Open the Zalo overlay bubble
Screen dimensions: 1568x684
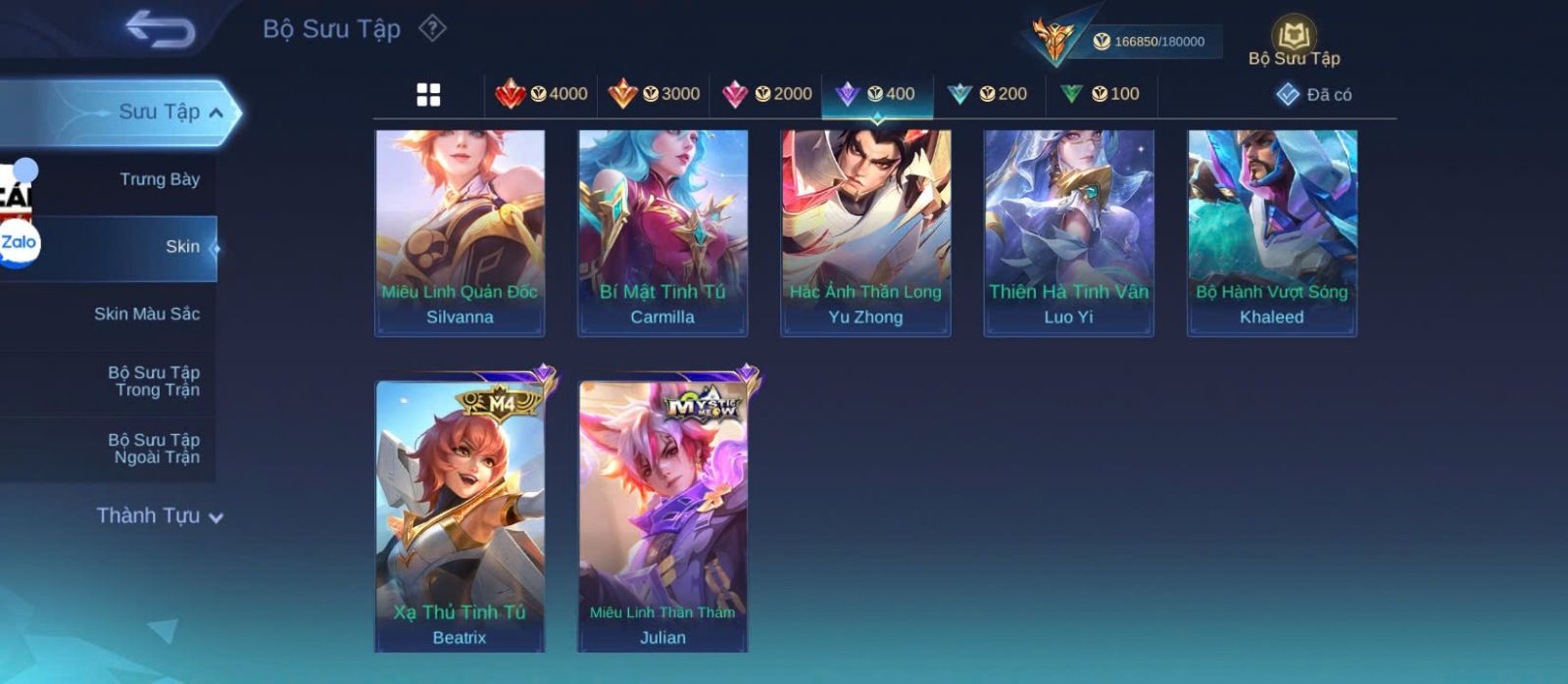[19, 243]
